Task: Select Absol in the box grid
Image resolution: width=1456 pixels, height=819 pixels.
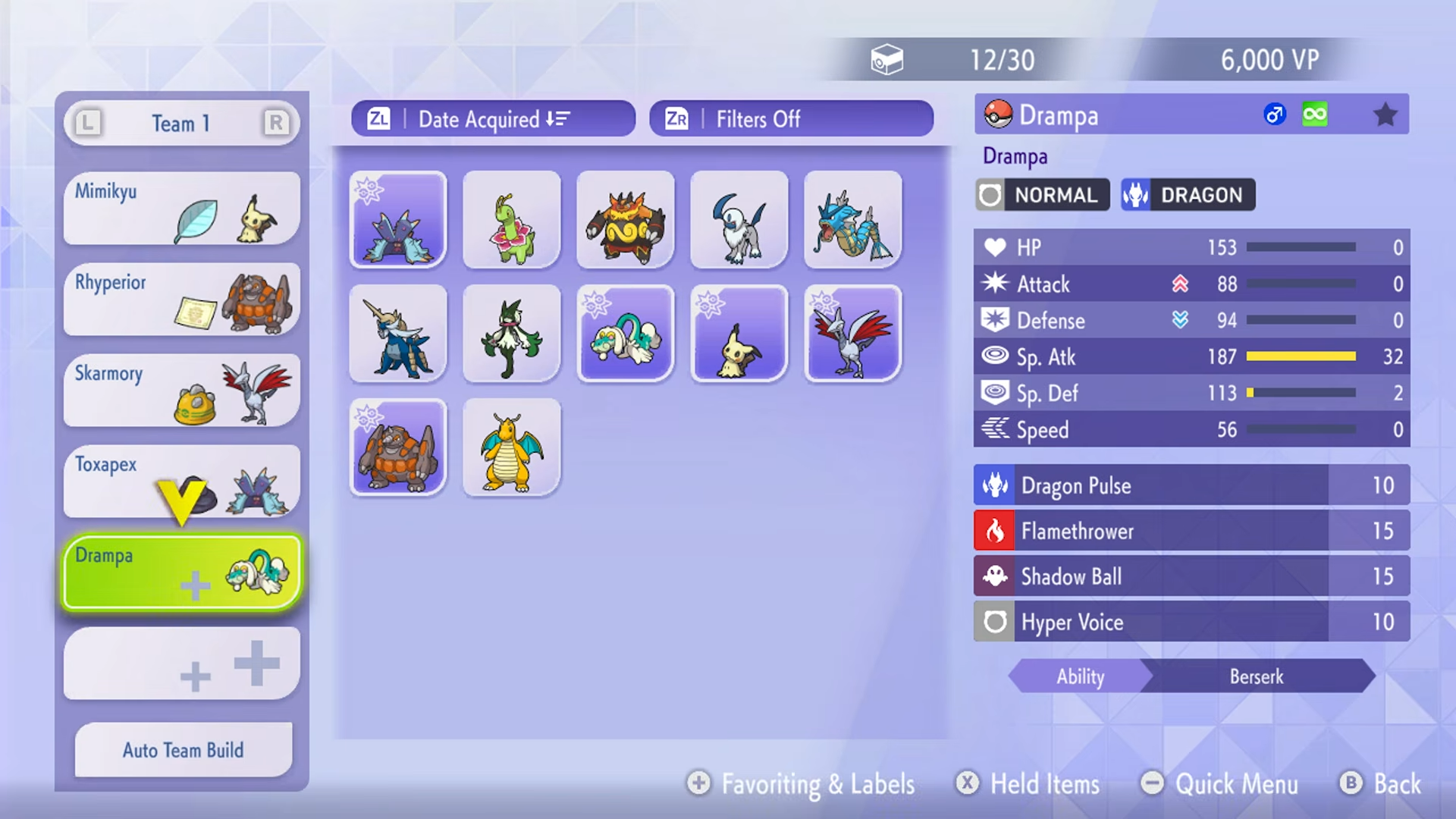Action: (x=739, y=220)
